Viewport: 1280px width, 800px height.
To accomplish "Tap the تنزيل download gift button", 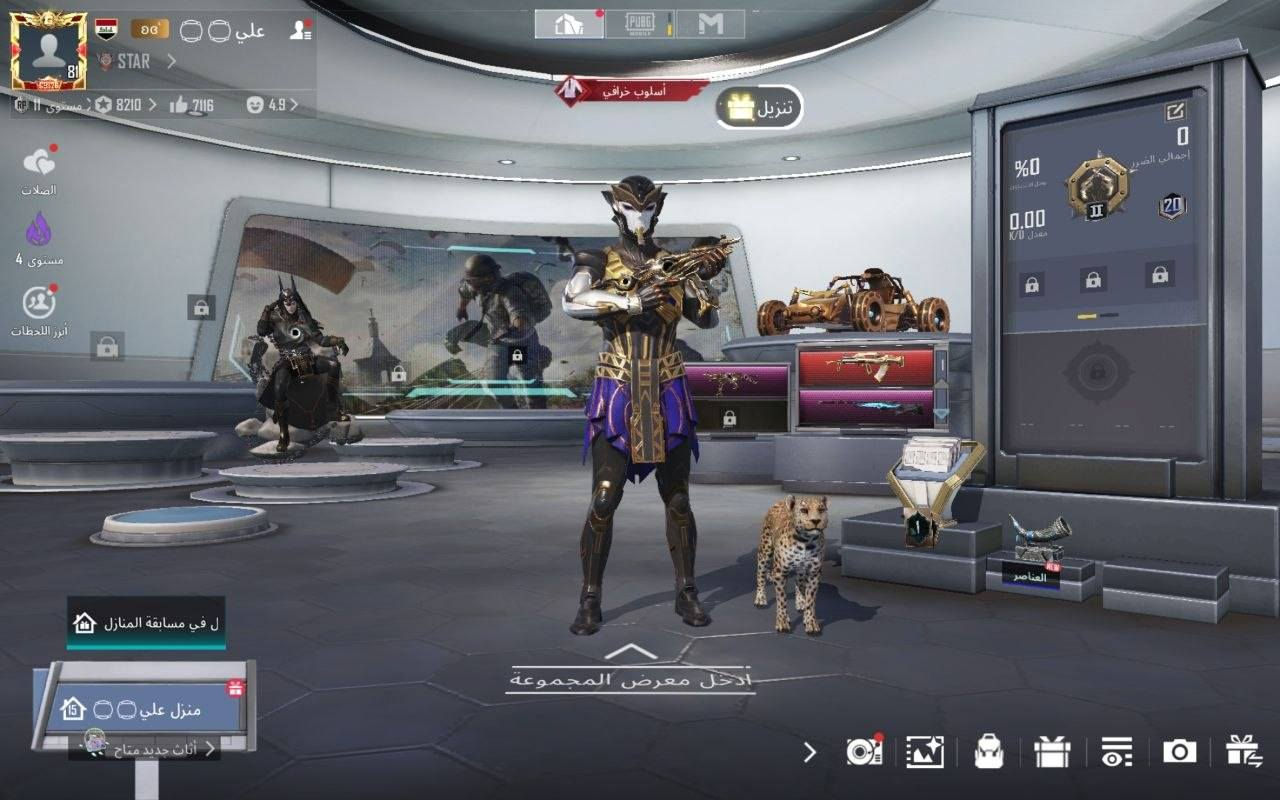I will 759,108.
